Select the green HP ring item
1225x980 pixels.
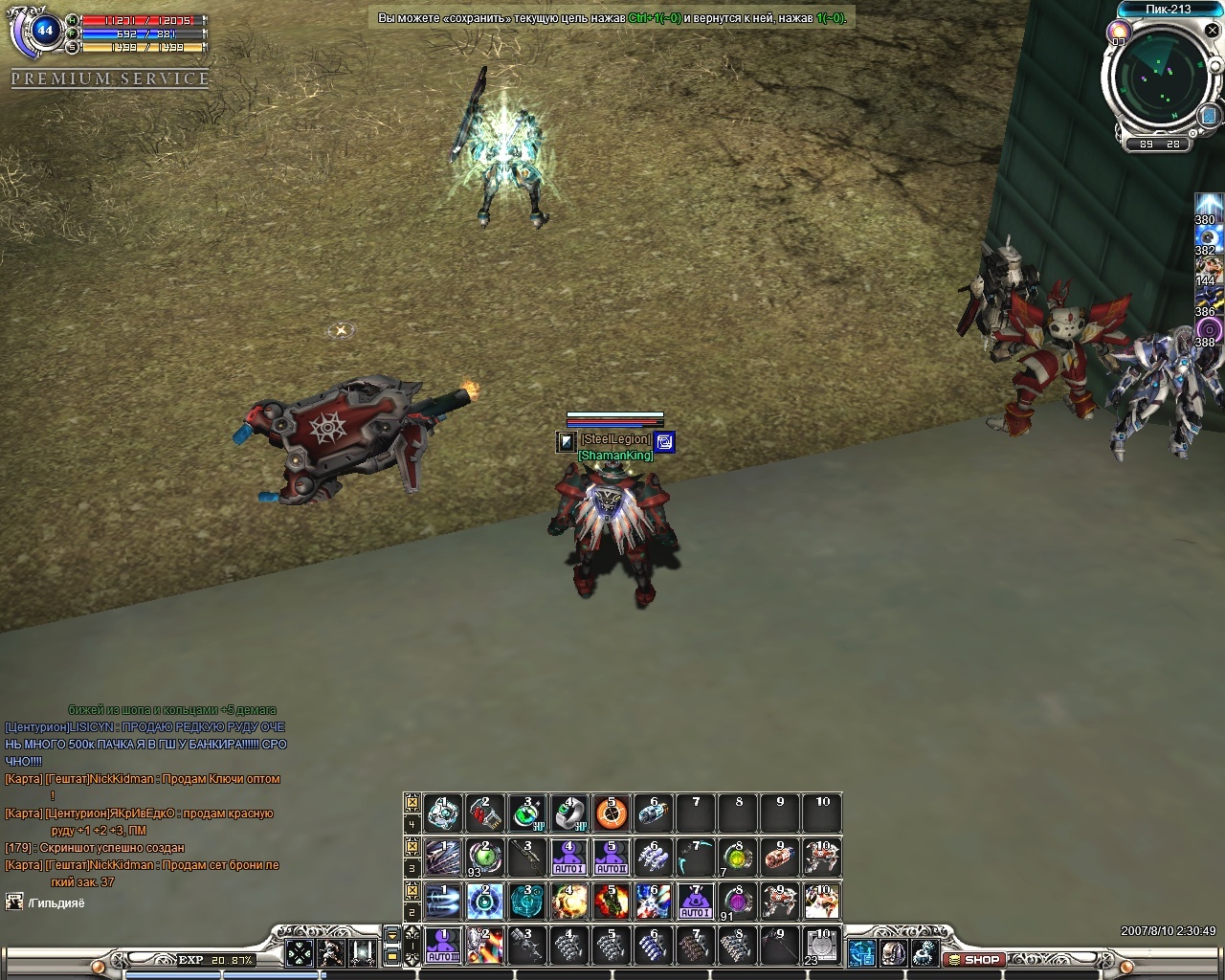click(x=526, y=813)
